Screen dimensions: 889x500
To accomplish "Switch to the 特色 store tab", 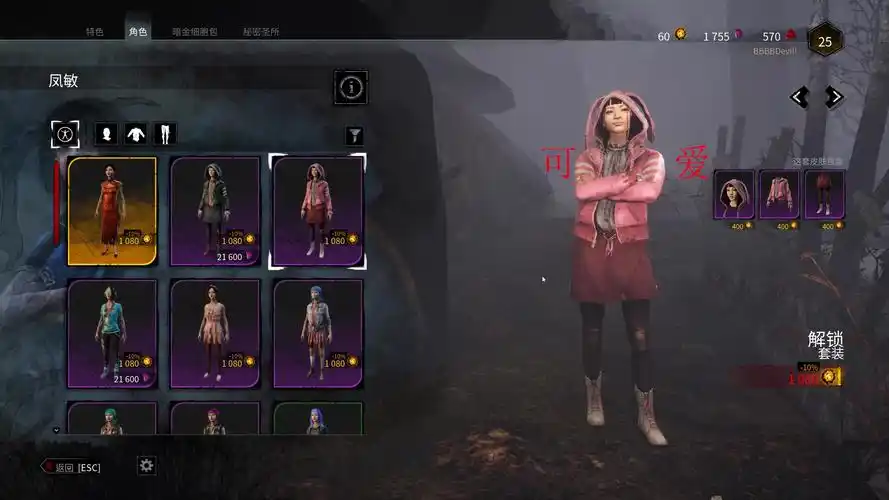I will click(x=95, y=32).
